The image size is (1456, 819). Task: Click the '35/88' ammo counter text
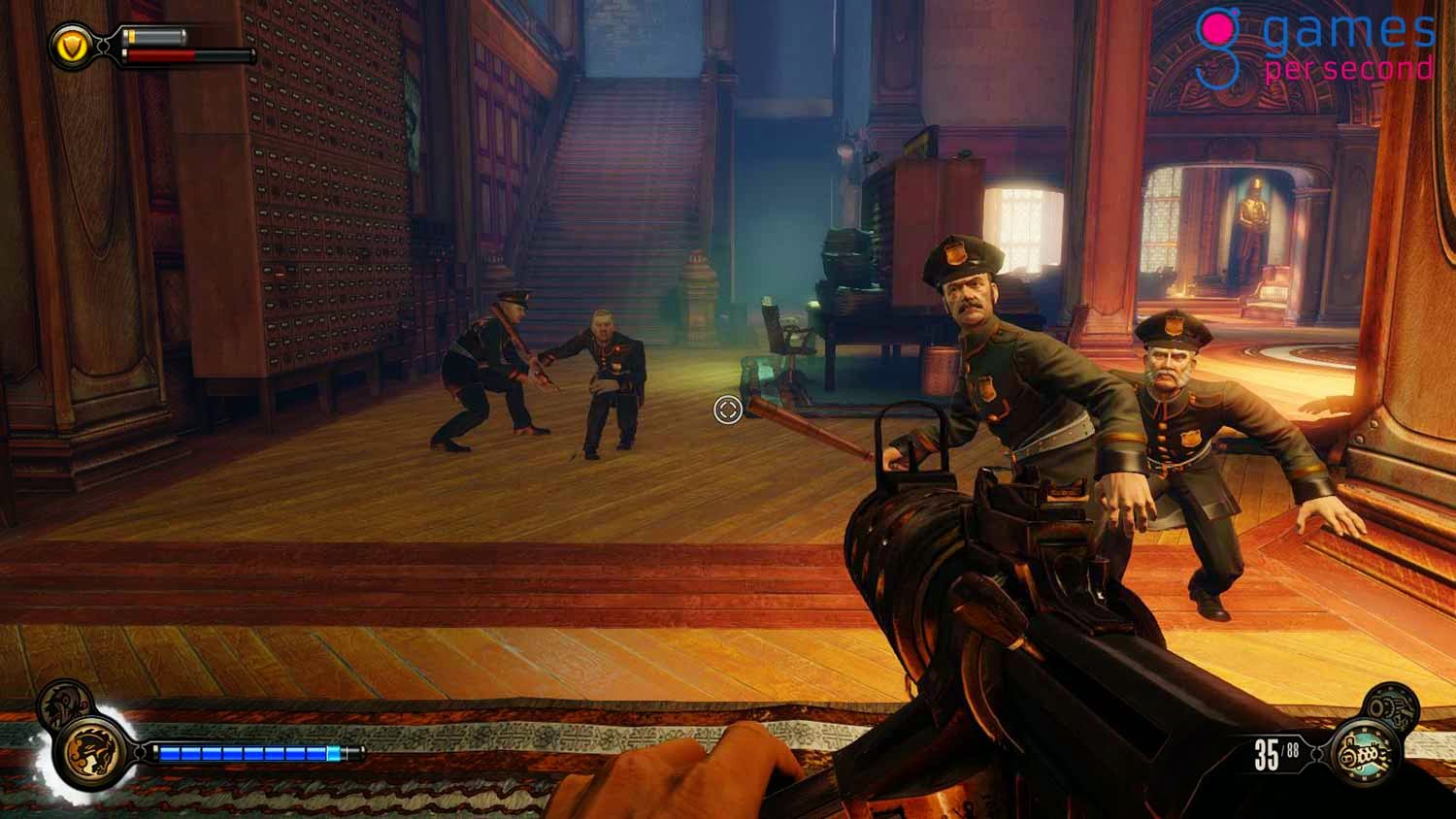point(1274,753)
